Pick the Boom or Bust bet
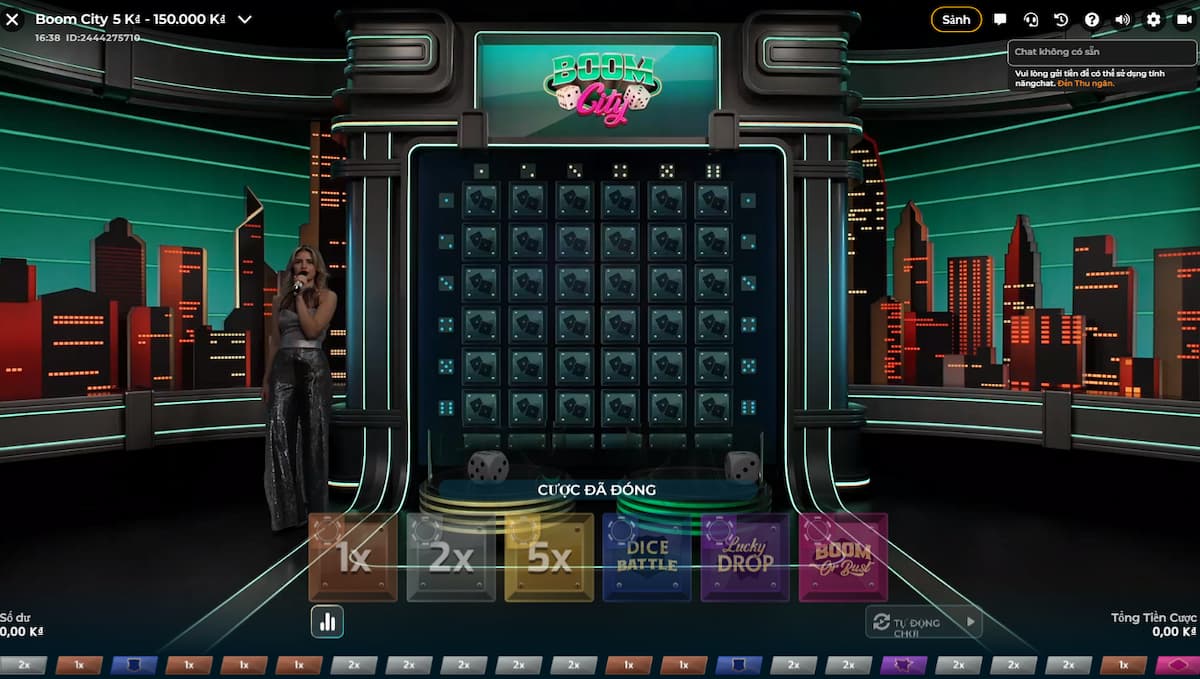Viewport: 1200px width, 679px height. tap(843, 558)
